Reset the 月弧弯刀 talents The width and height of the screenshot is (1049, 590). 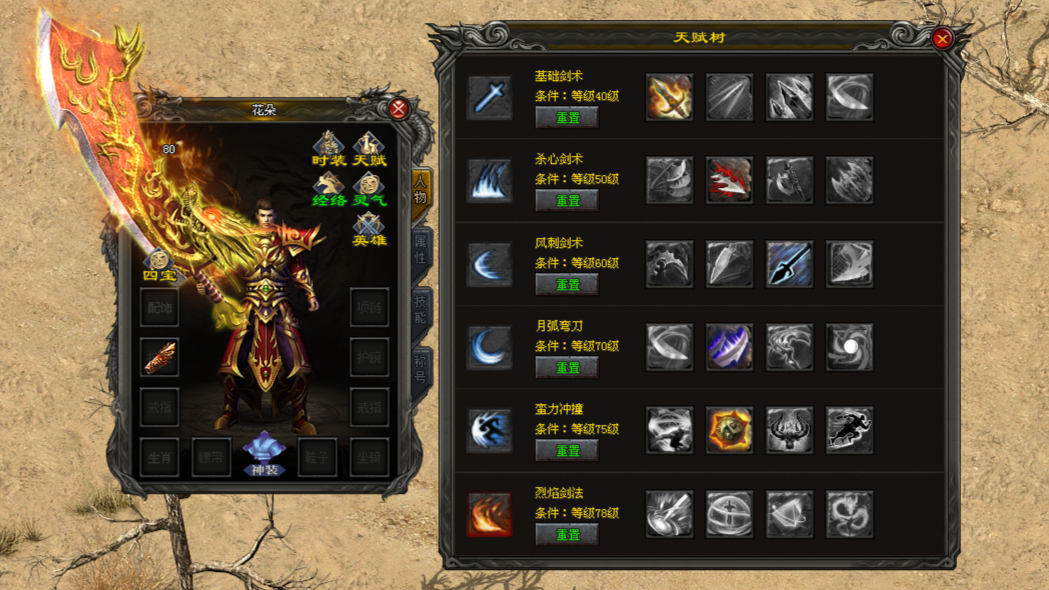[x=567, y=368]
